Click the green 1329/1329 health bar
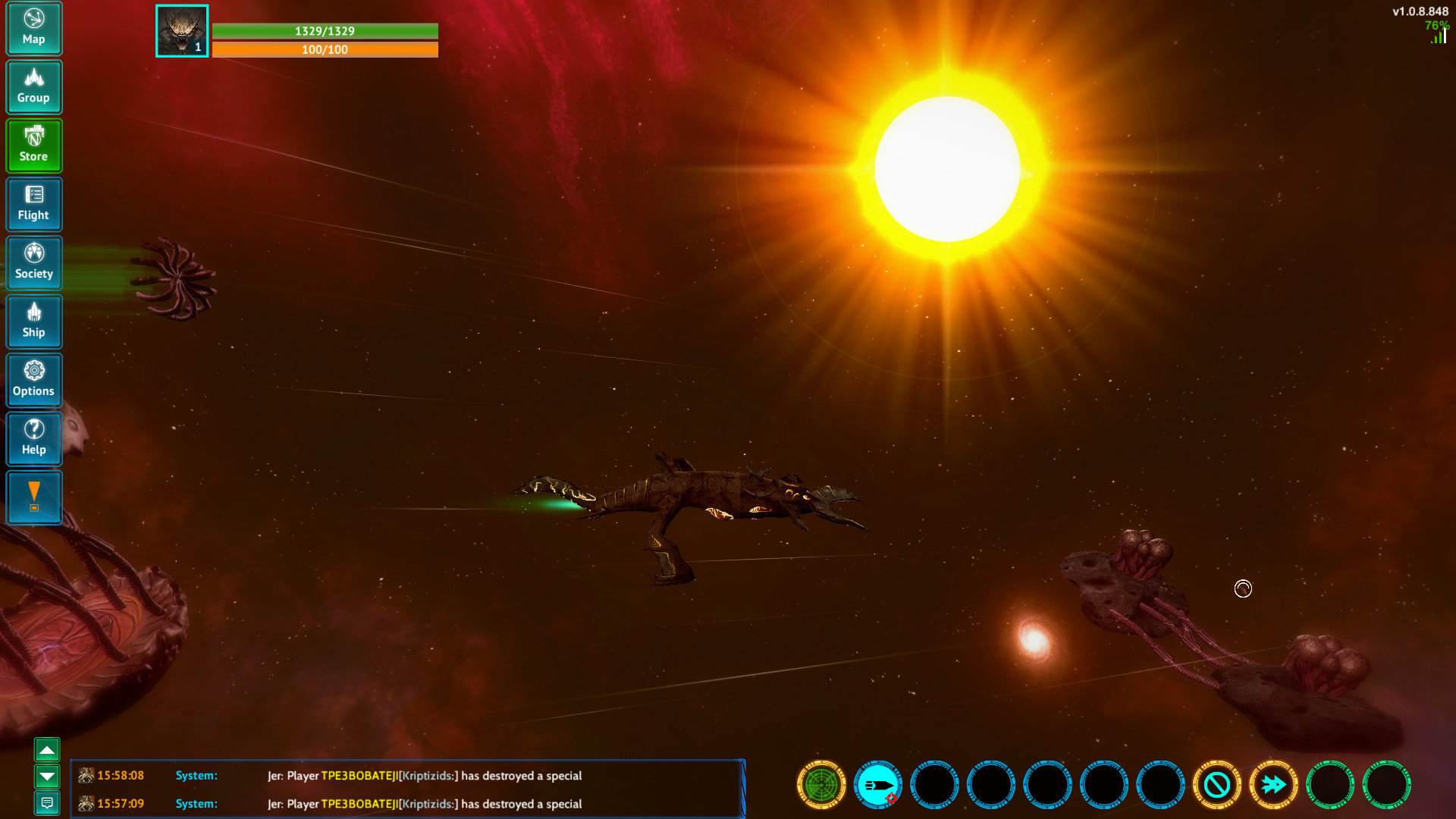 [325, 31]
